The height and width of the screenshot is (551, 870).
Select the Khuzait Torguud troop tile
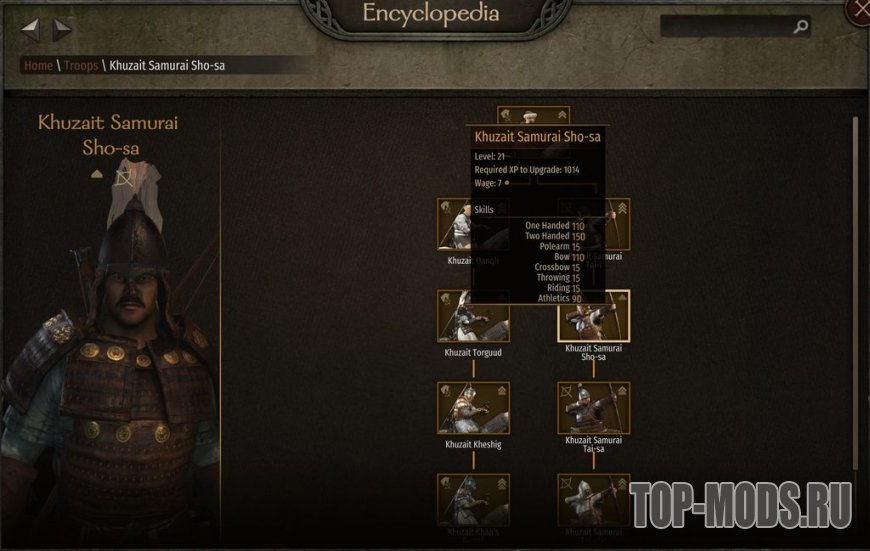tap(473, 318)
